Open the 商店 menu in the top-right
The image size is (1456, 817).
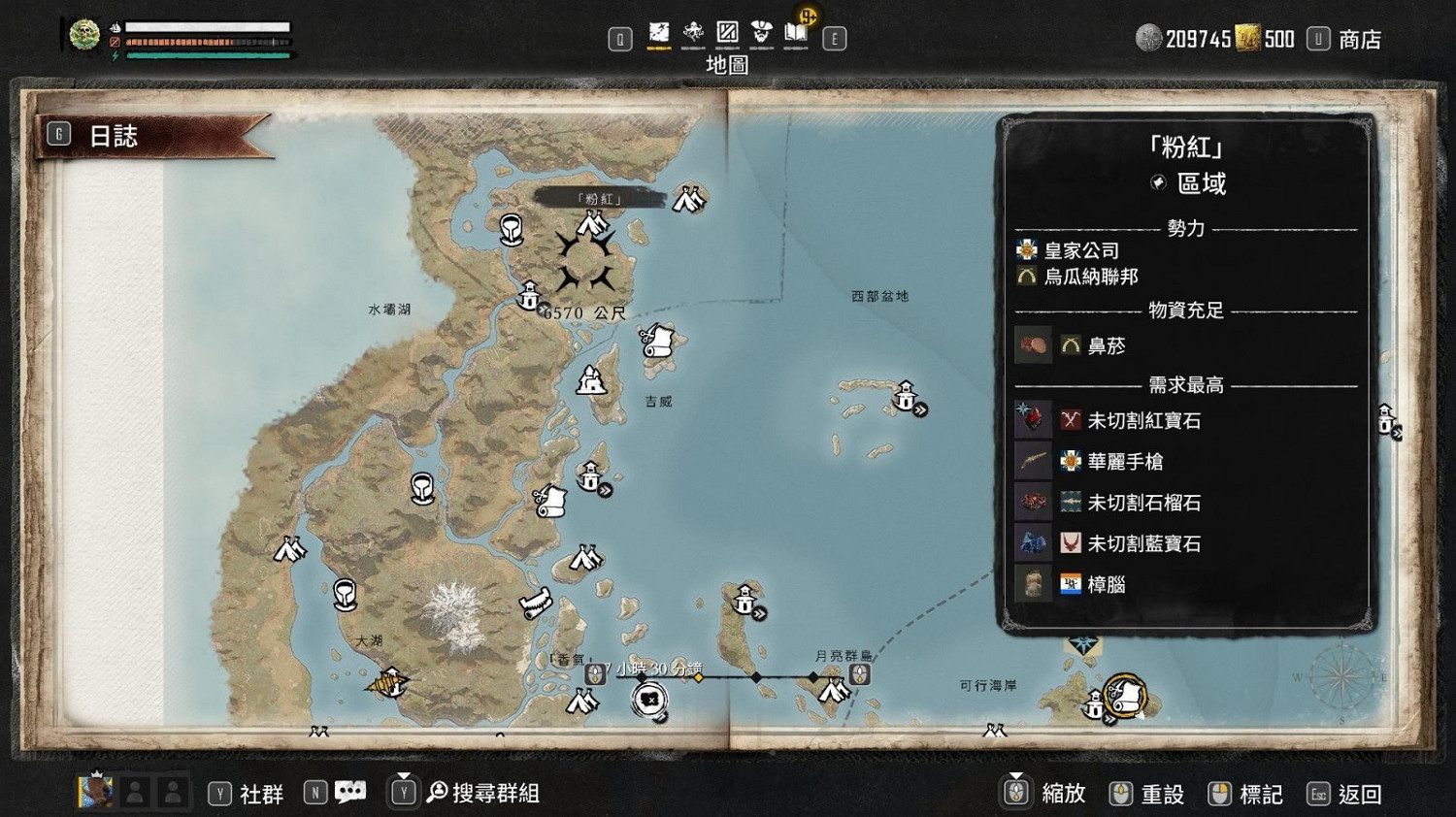(1357, 39)
